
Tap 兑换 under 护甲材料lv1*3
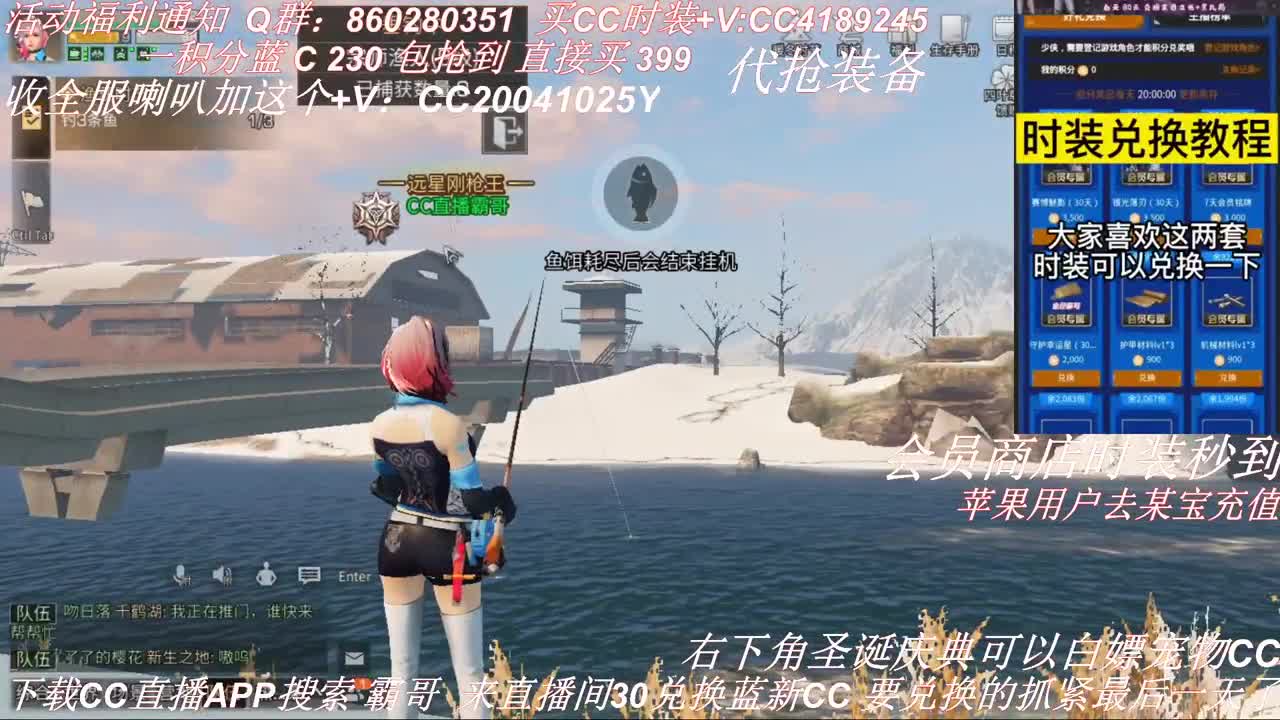coord(1148,378)
